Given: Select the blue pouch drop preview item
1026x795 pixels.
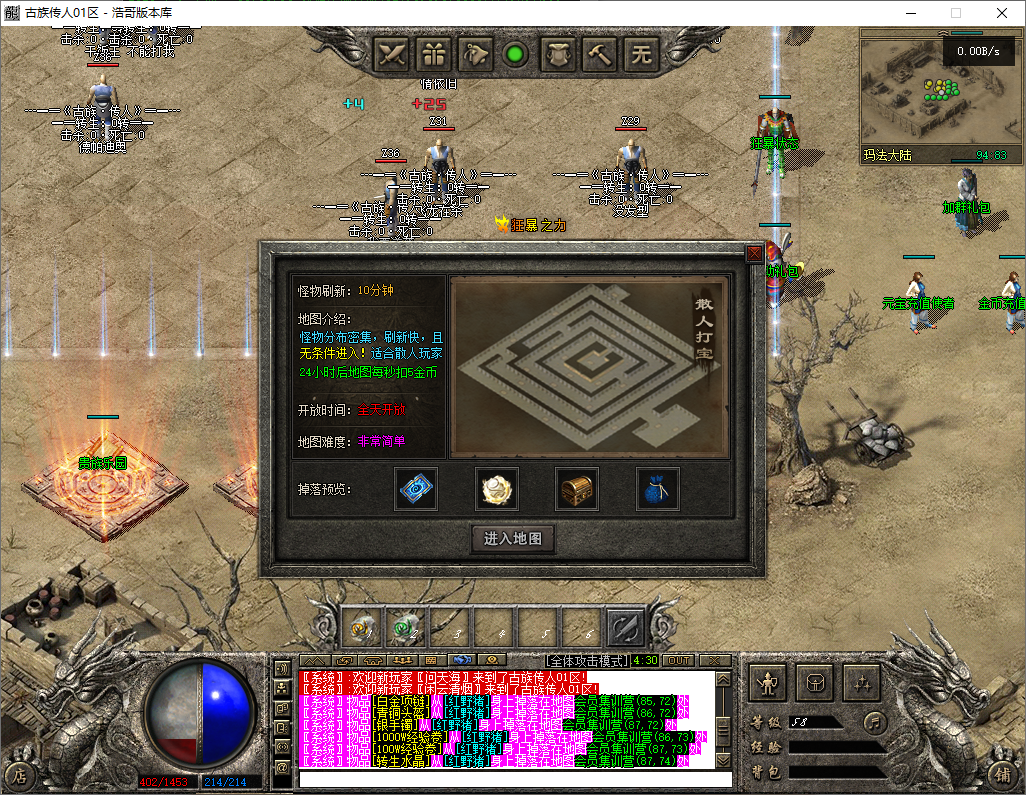Looking at the screenshot, I should 657,488.
